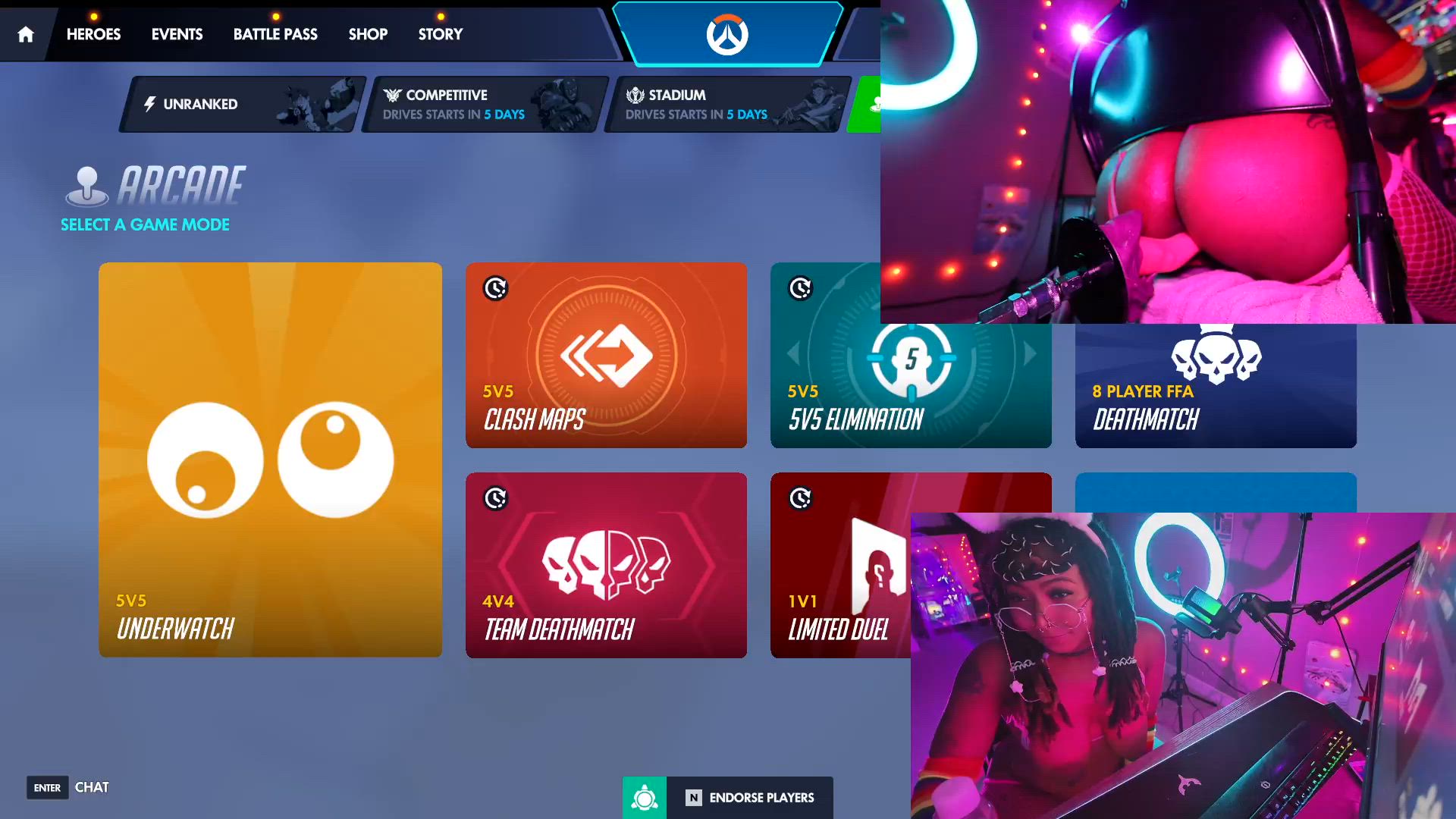This screenshot has width=1456, height=819.
Task: Switch to the Competitive mode tab
Action: (x=484, y=104)
